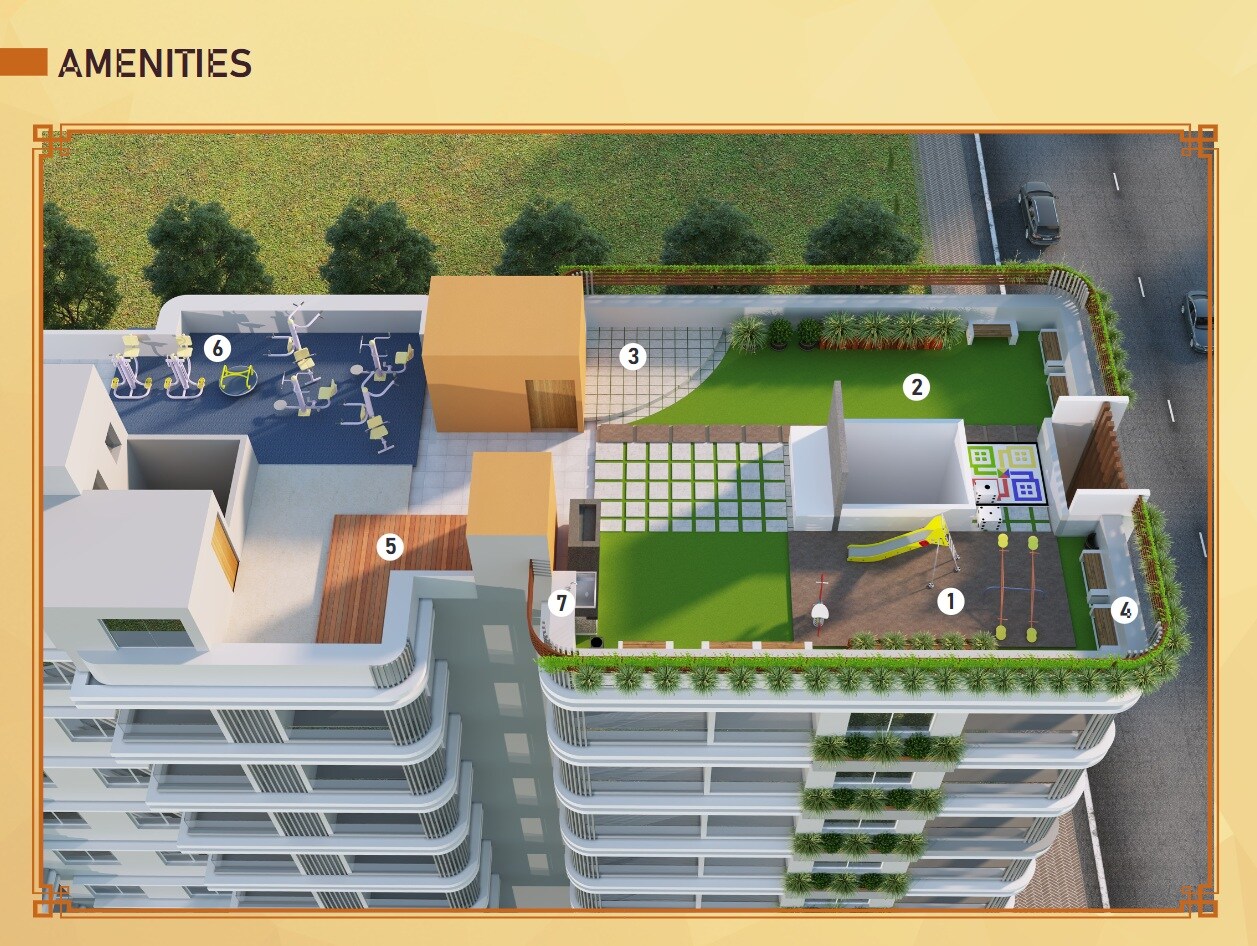
Task: Select the number 5 marker on the wooden deck
Action: (x=390, y=546)
